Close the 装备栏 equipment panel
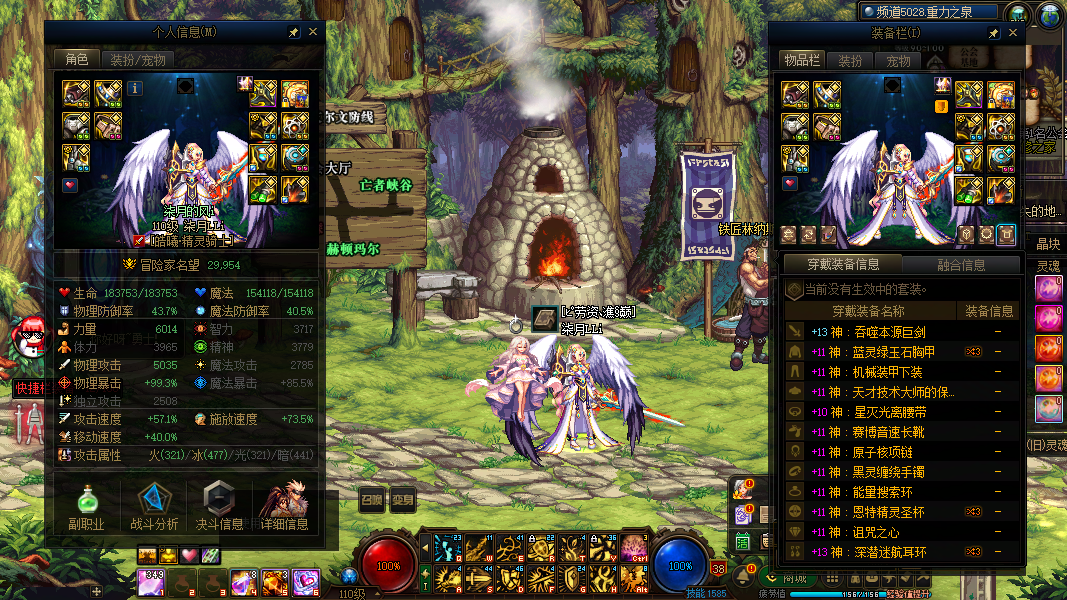Viewport: 1067px width, 600px height. 1012,33
